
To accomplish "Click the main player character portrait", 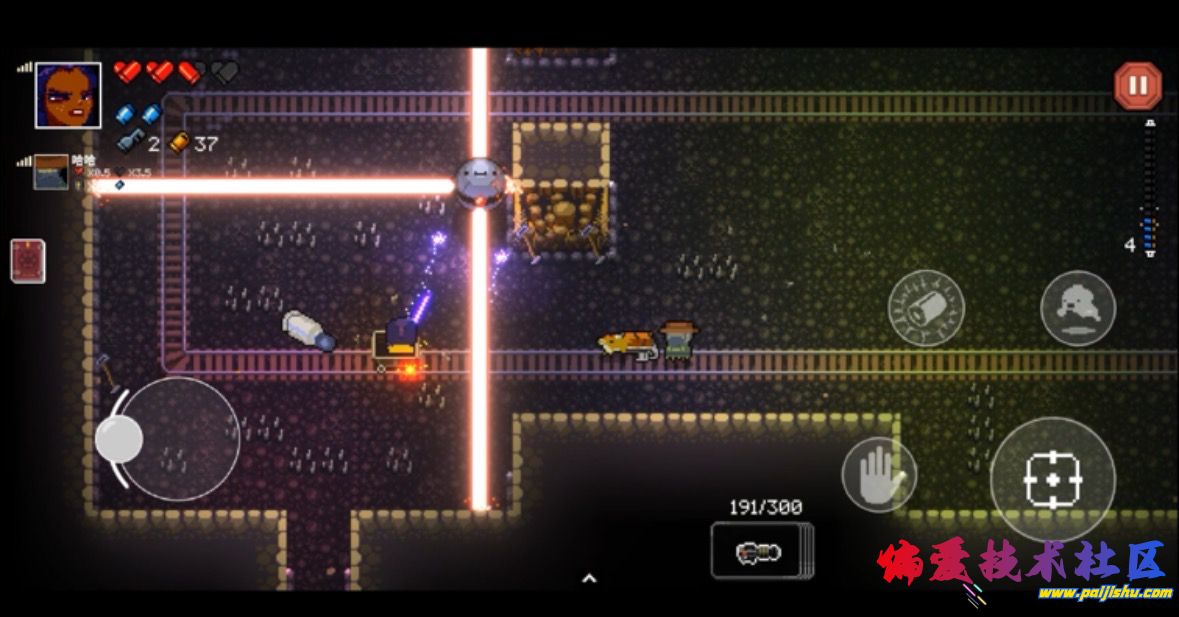I will click(68, 96).
